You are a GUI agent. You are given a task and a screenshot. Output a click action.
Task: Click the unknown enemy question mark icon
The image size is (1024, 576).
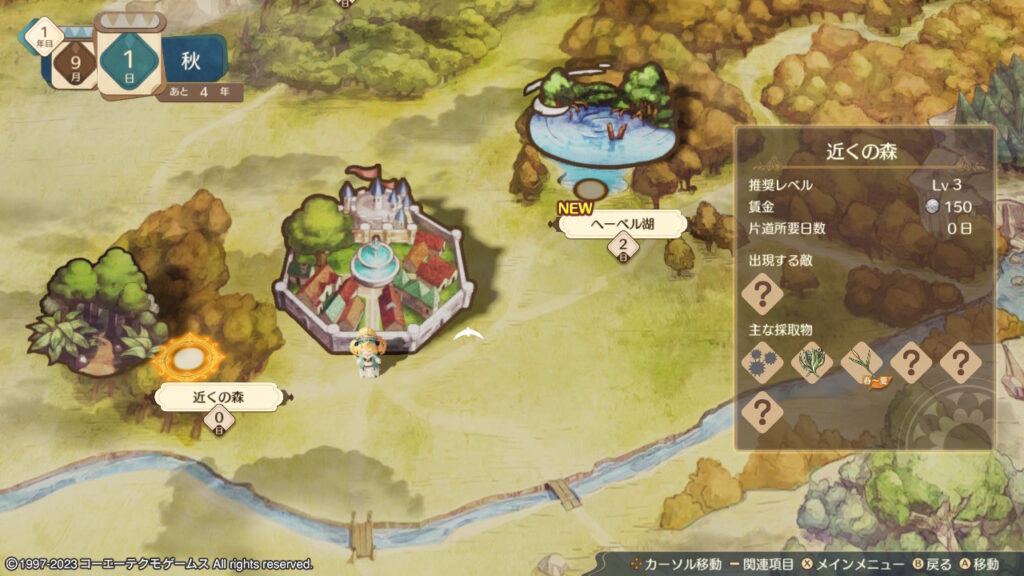point(761,294)
